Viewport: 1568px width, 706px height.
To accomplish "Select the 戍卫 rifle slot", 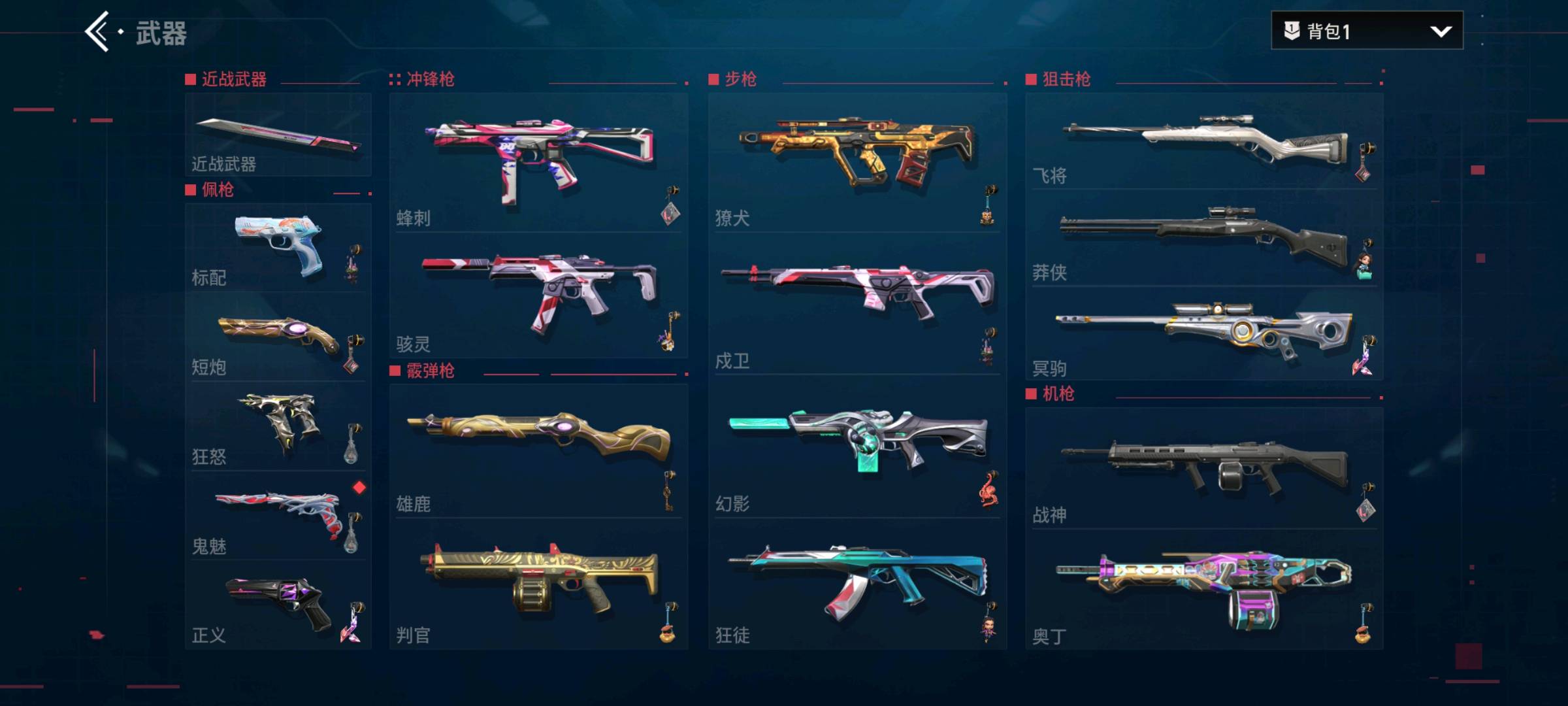I will (857, 305).
